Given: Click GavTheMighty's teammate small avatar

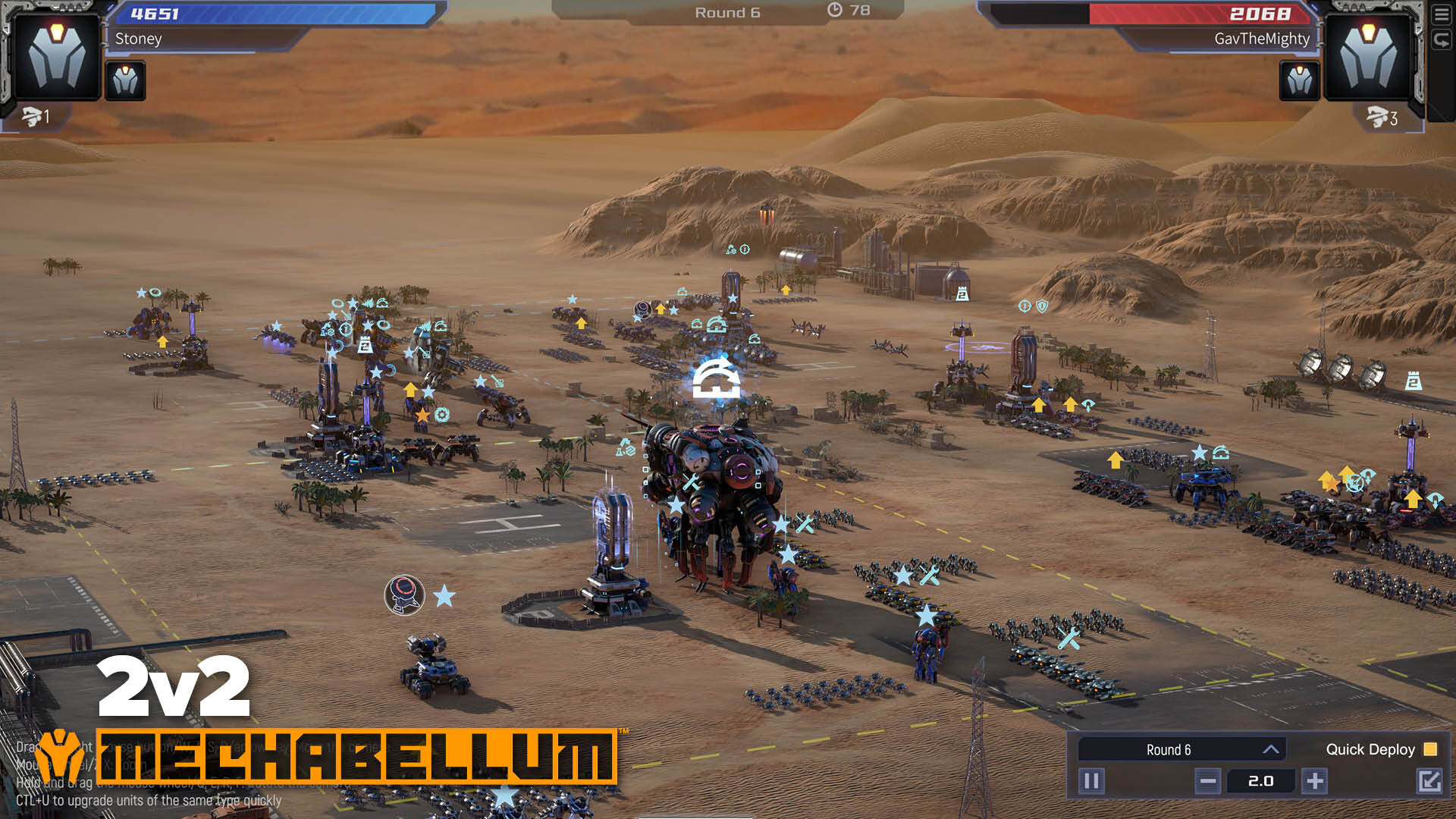Looking at the screenshot, I should tap(1299, 80).
